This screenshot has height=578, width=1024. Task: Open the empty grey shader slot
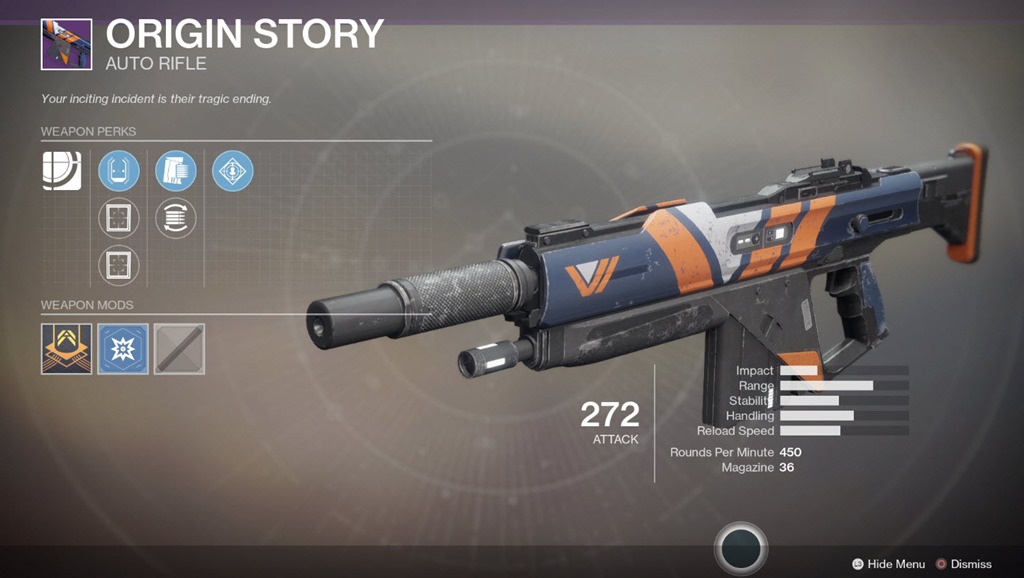point(180,349)
